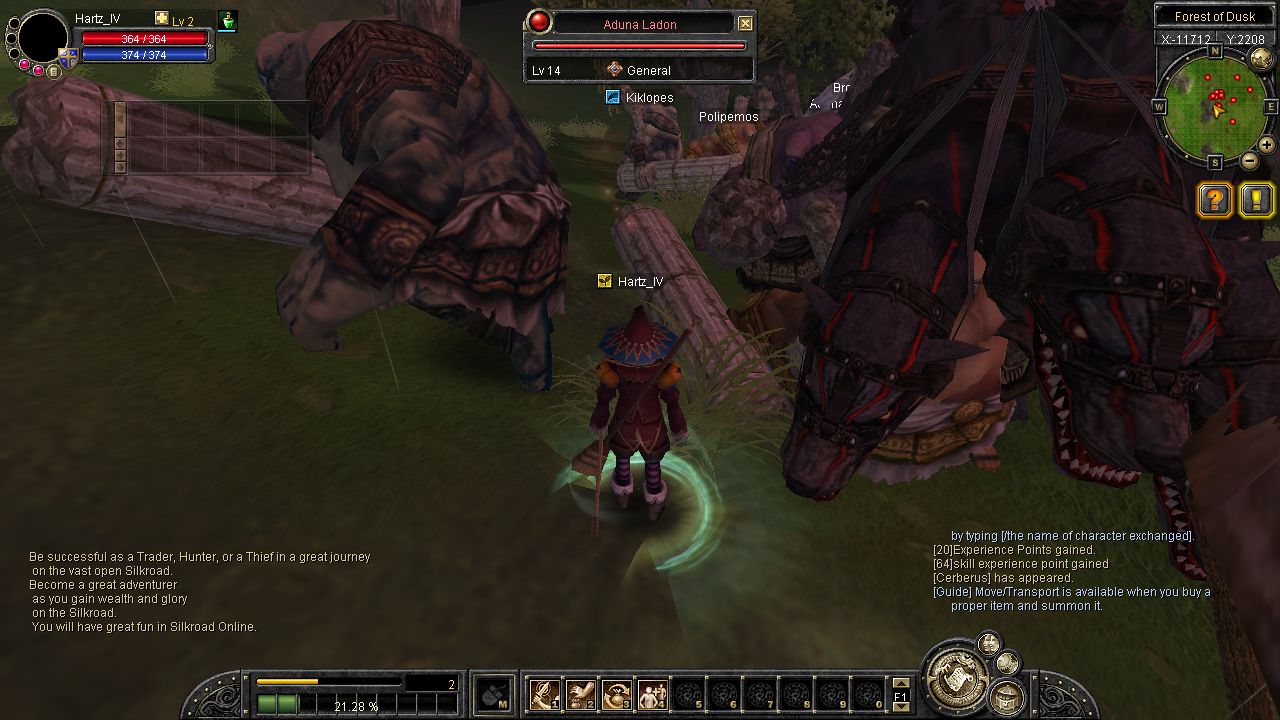
Task: Open the shield crest icon by the portrait
Action: [x=68, y=58]
